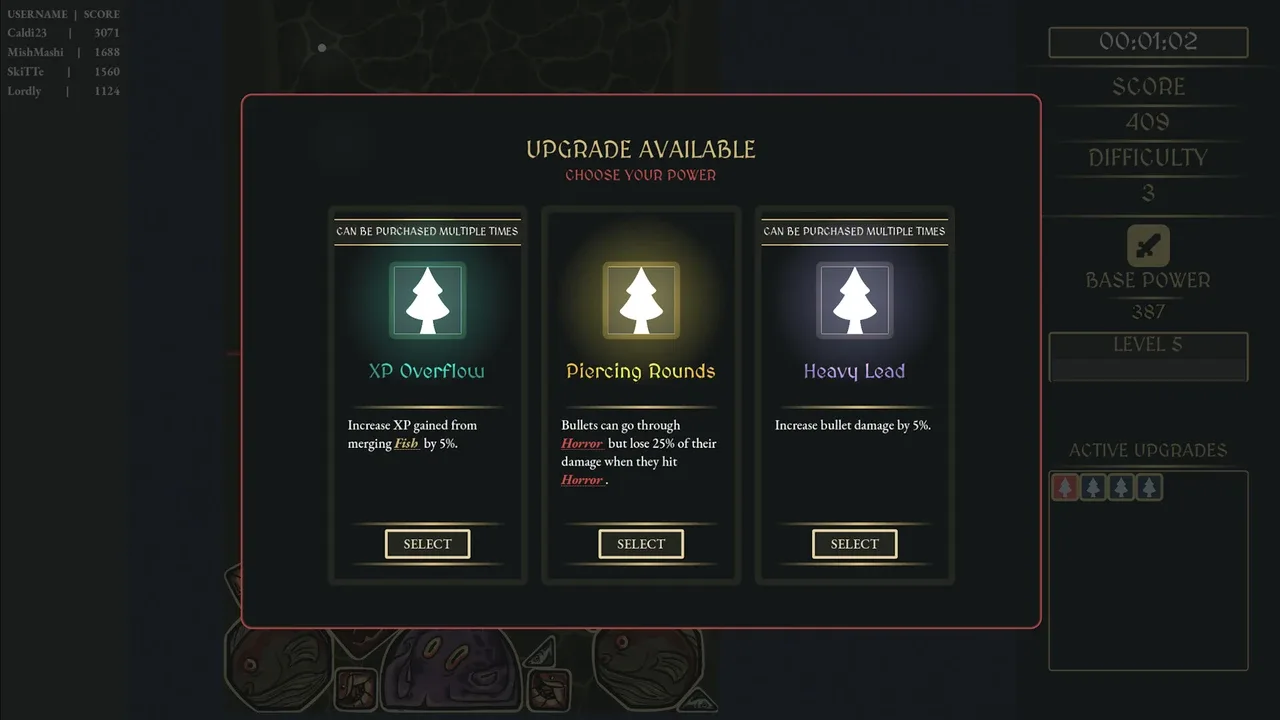Select the XP Overflow upgrade
1280x720 pixels.
coord(427,544)
